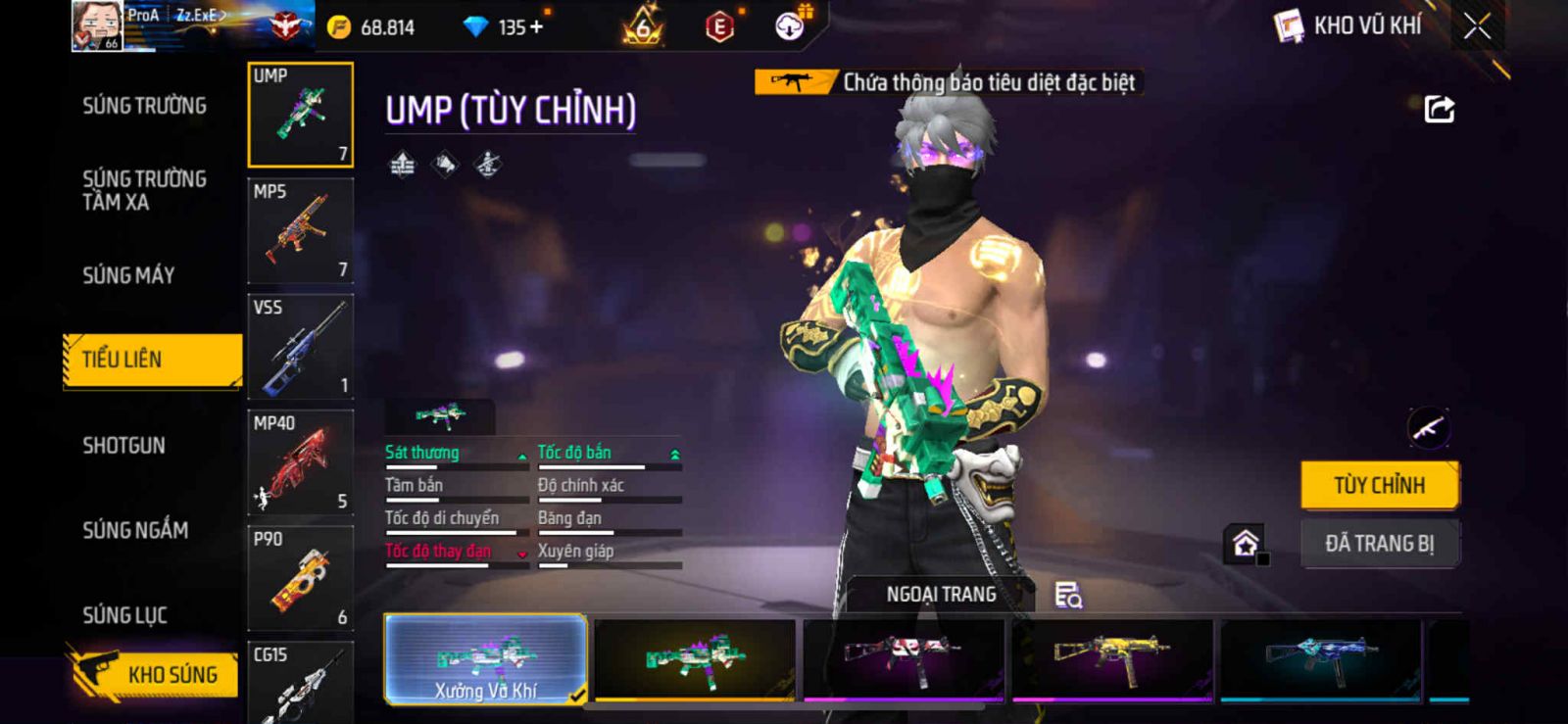Switch to Súng Ngắm category
Image resolution: width=1568 pixels, height=724 pixels.
pos(135,530)
